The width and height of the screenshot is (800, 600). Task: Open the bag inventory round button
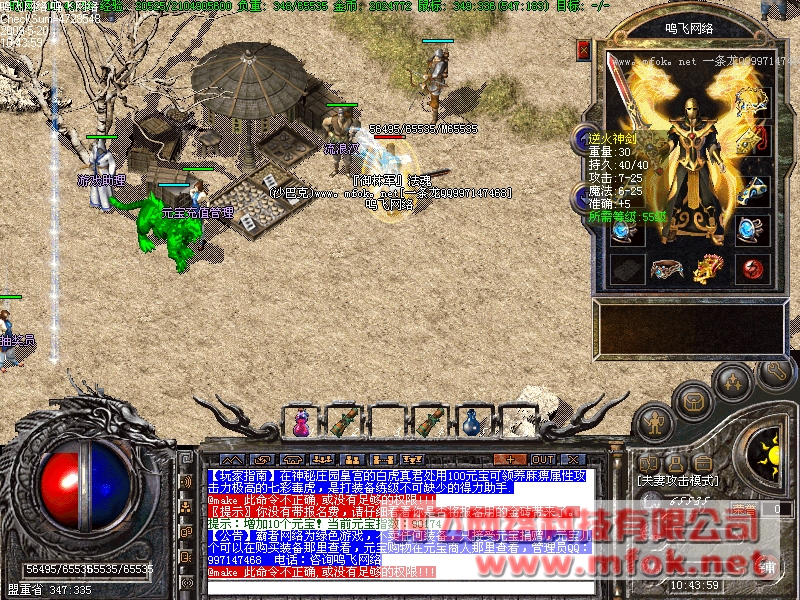click(693, 400)
